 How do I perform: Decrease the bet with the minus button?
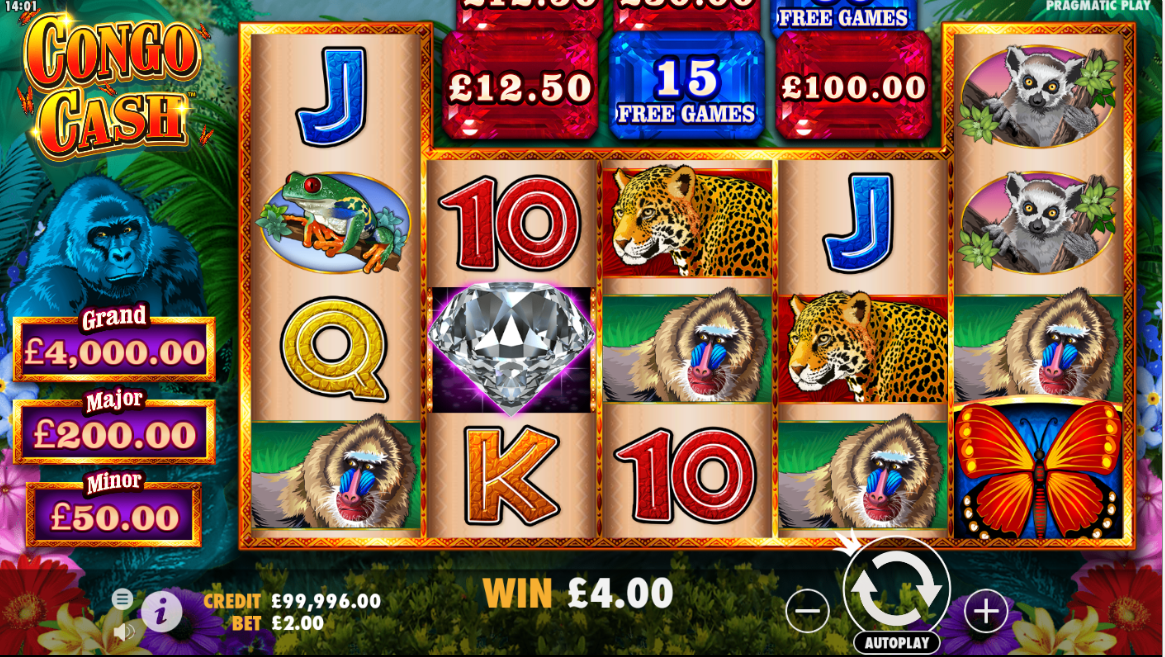(x=807, y=610)
